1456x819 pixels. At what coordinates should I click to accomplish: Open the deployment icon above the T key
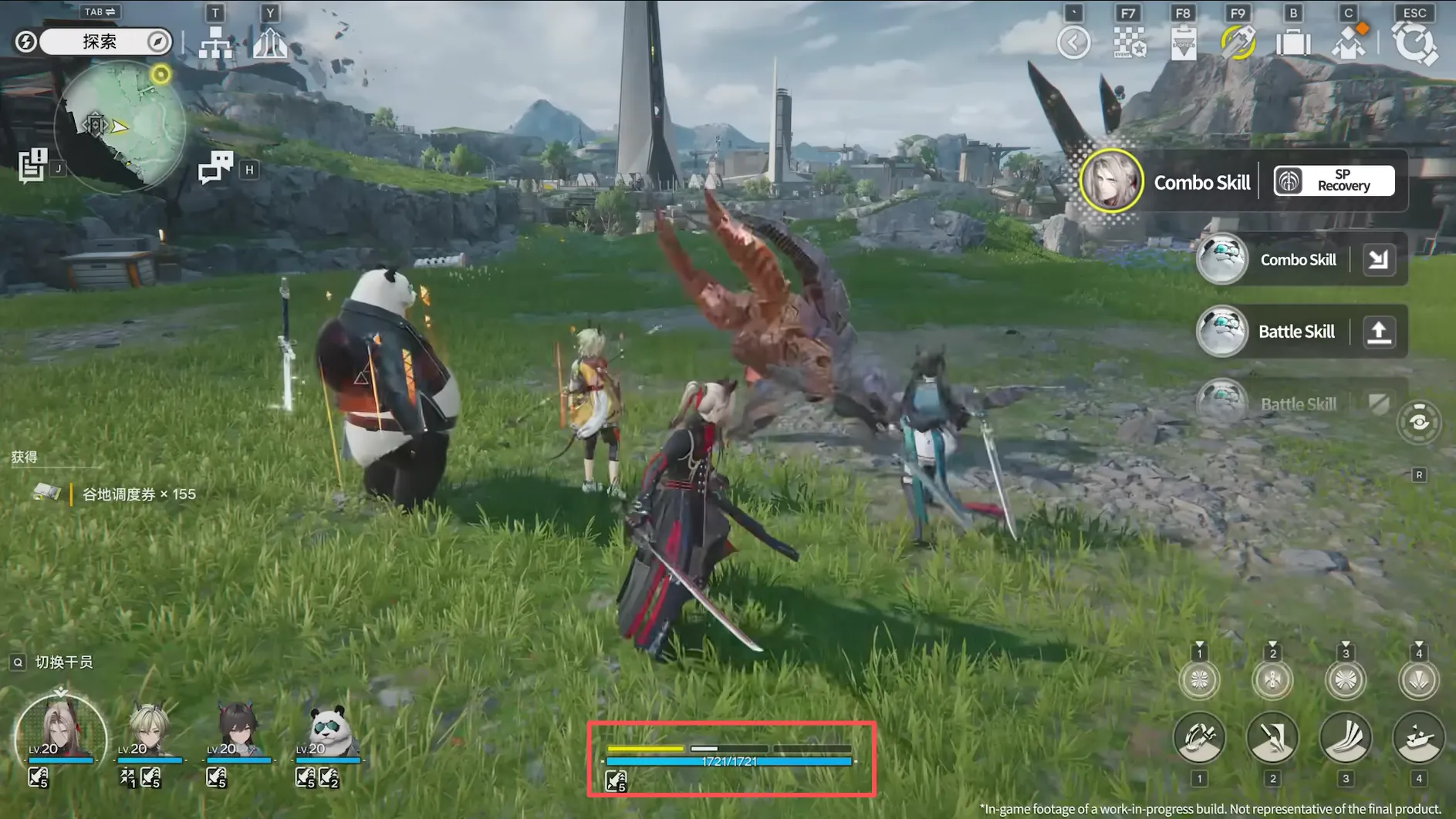tap(216, 44)
